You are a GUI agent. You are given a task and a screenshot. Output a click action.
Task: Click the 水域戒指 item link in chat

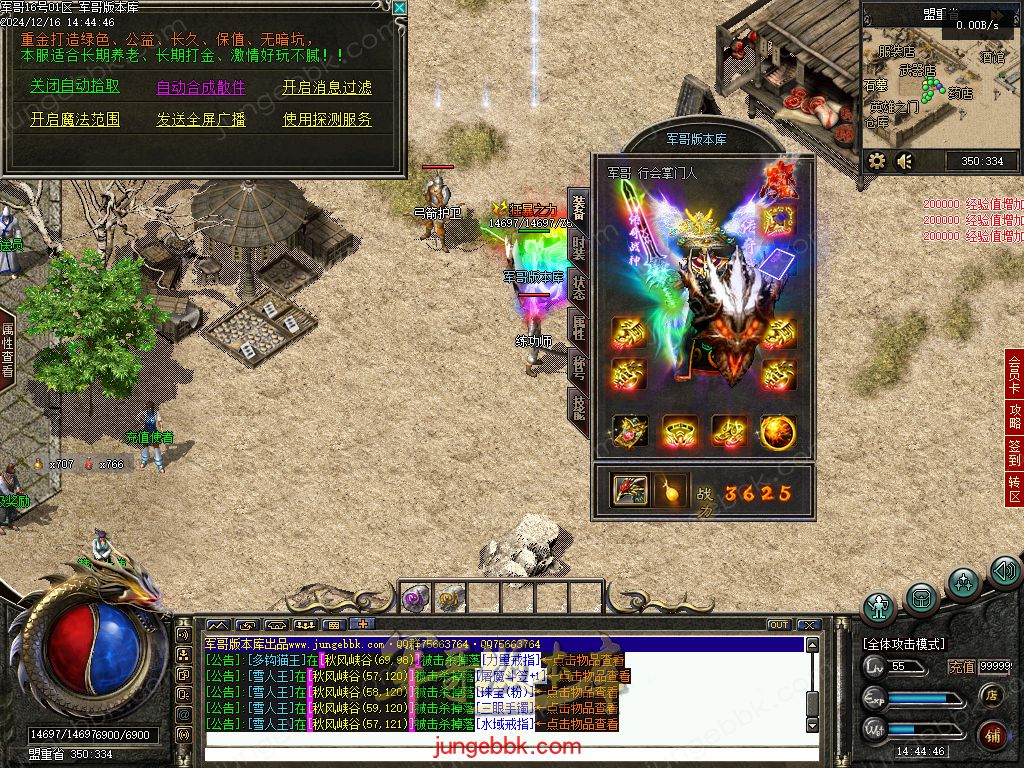pyautogui.click(x=504, y=724)
